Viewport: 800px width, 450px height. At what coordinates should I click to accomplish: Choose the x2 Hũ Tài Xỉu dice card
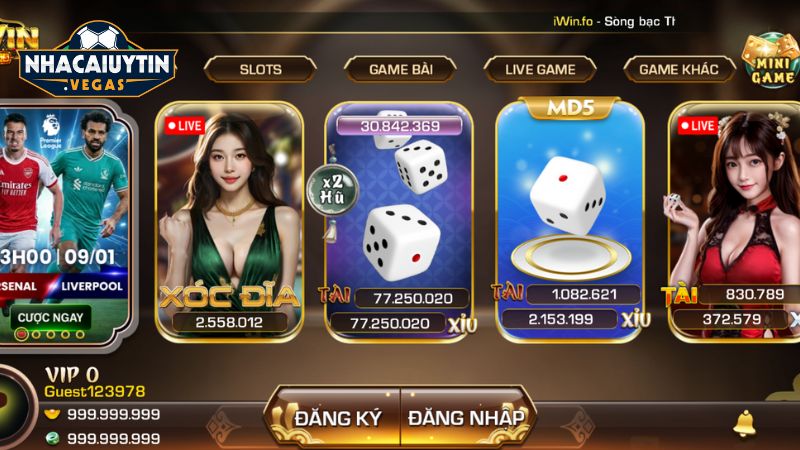400,220
